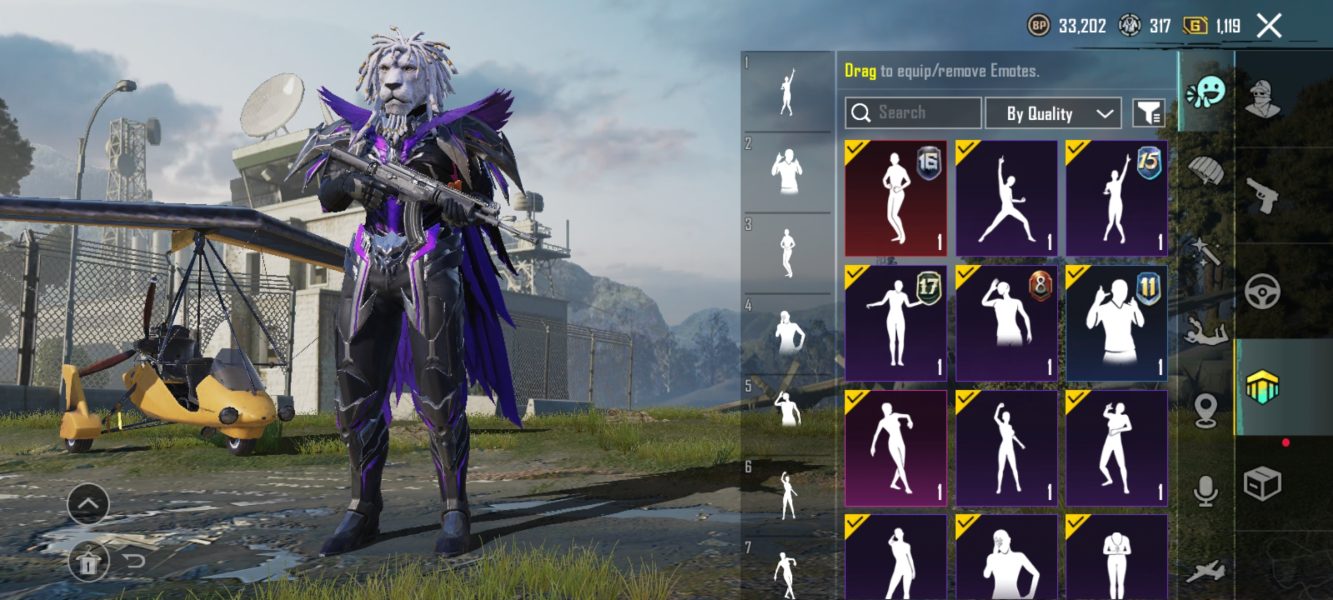Choose the emote with the 11 badge
1333x600 pixels.
point(1116,323)
